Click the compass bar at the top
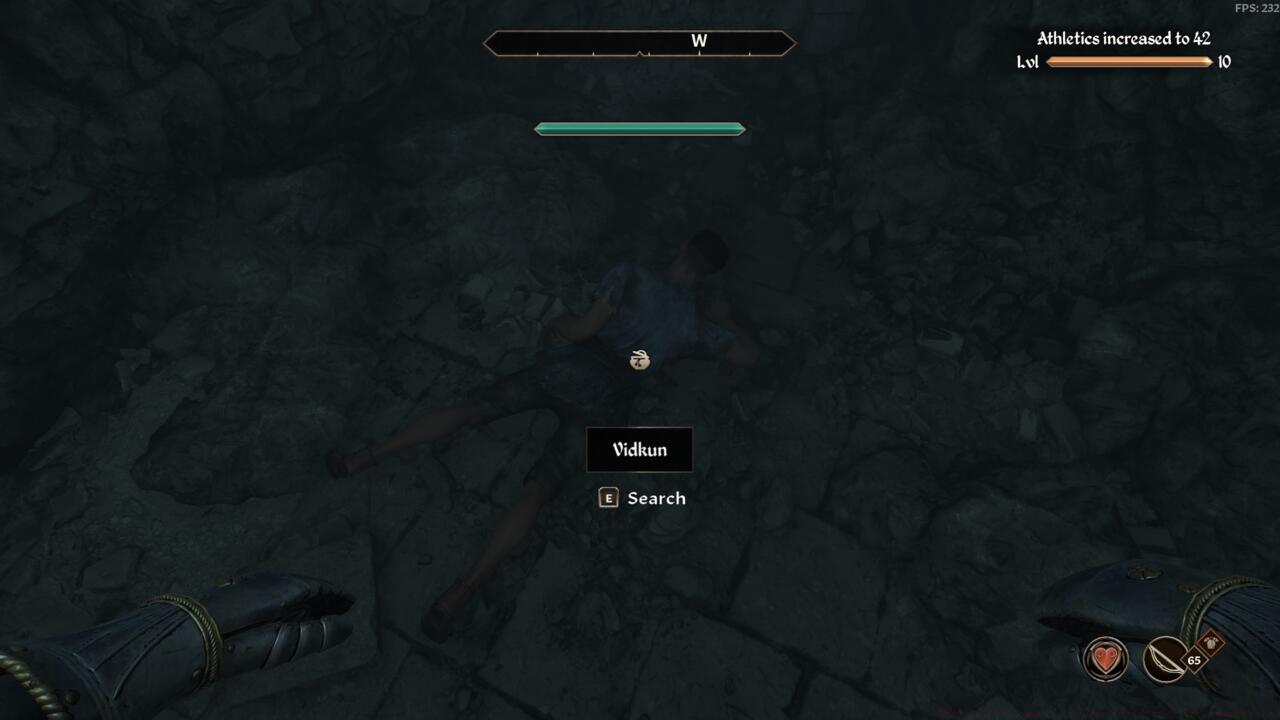The width and height of the screenshot is (1280, 720). click(x=640, y=43)
